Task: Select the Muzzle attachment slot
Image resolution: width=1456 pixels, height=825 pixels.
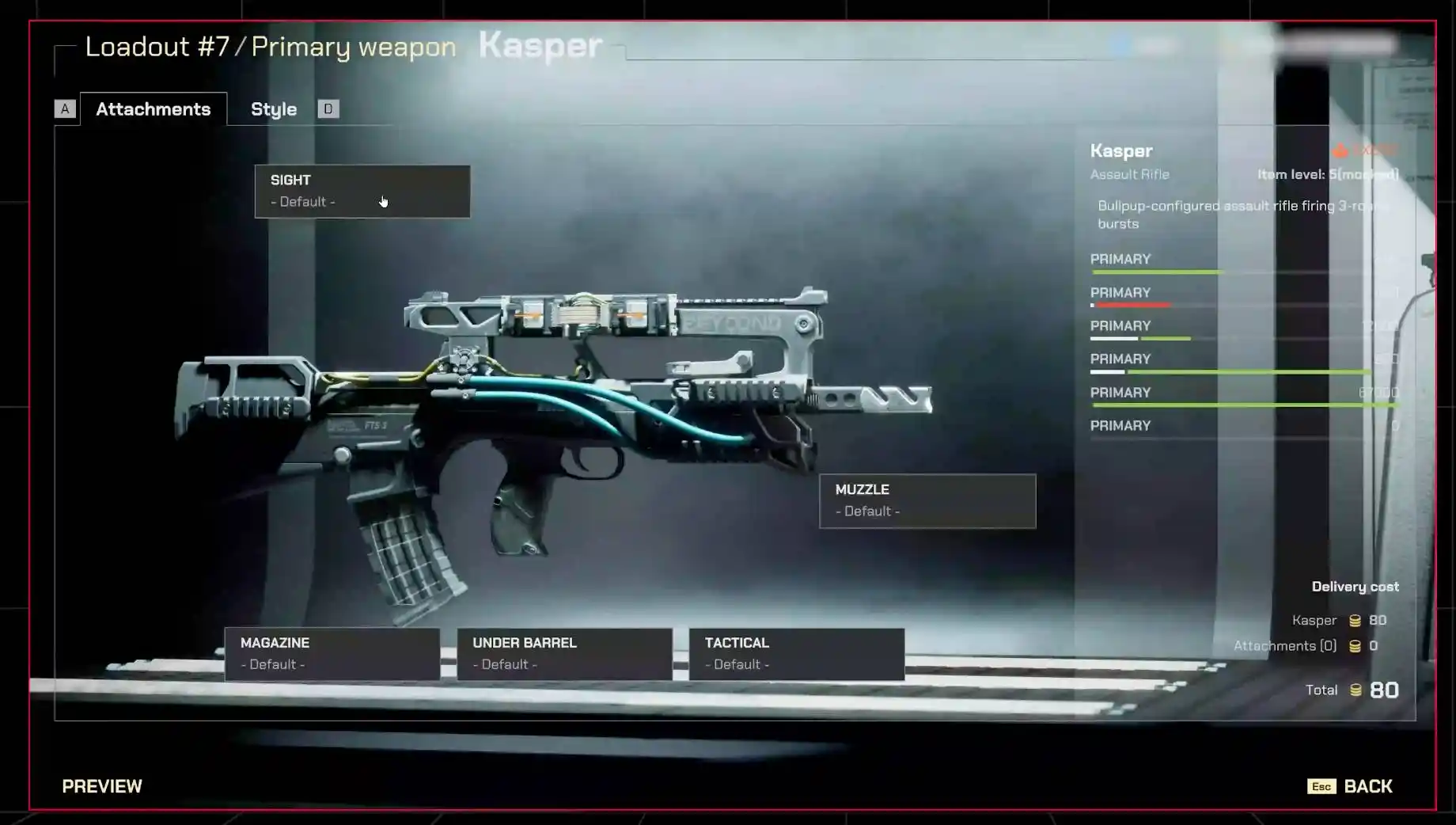Action: click(x=927, y=500)
